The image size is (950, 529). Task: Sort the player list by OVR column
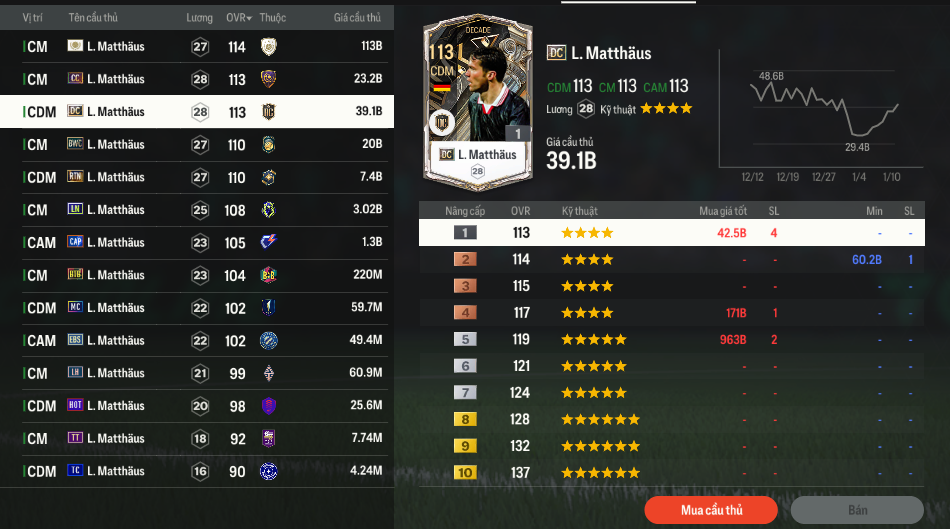[x=236, y=18]
